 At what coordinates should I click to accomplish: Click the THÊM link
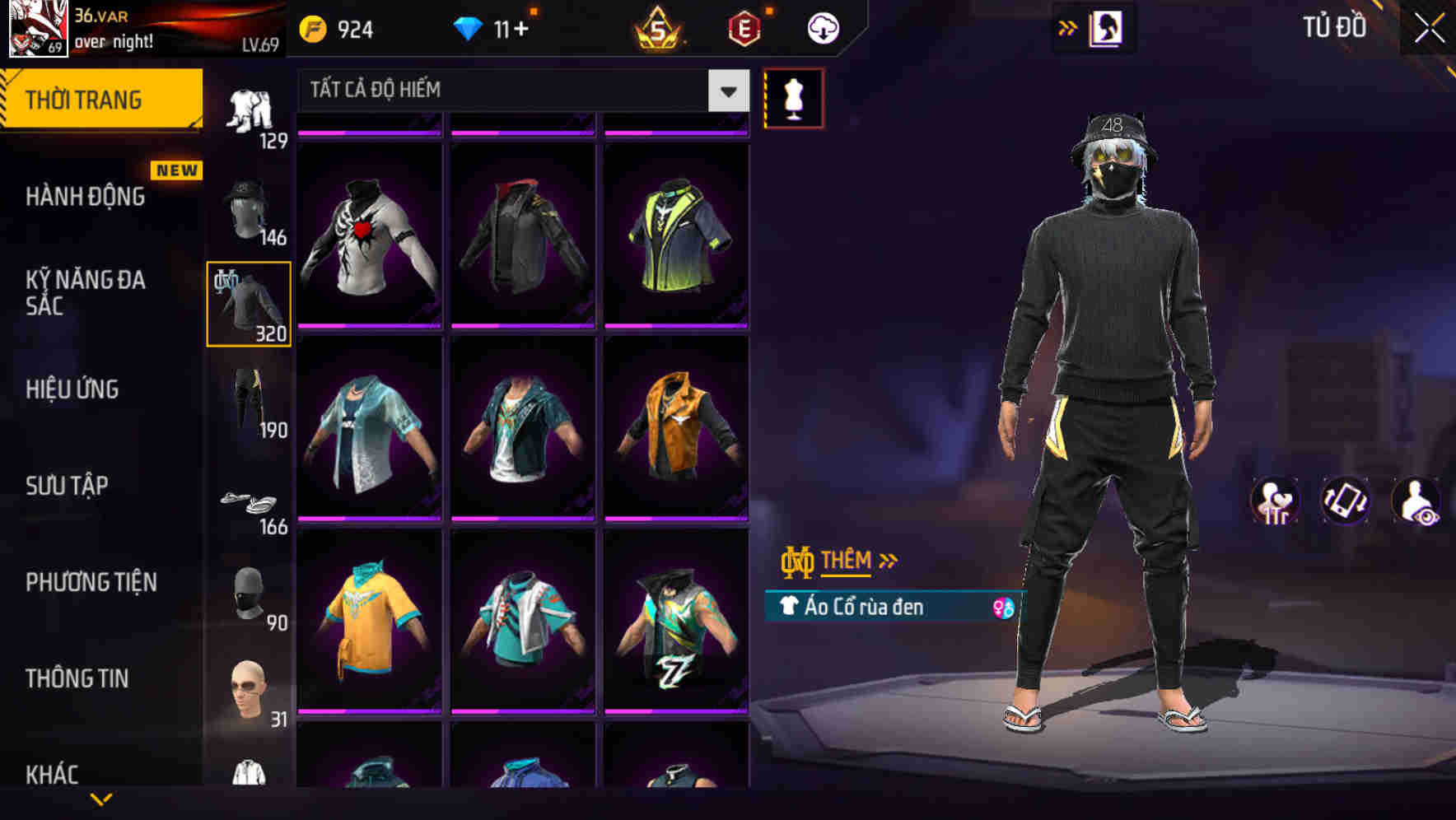pos(848,561)
